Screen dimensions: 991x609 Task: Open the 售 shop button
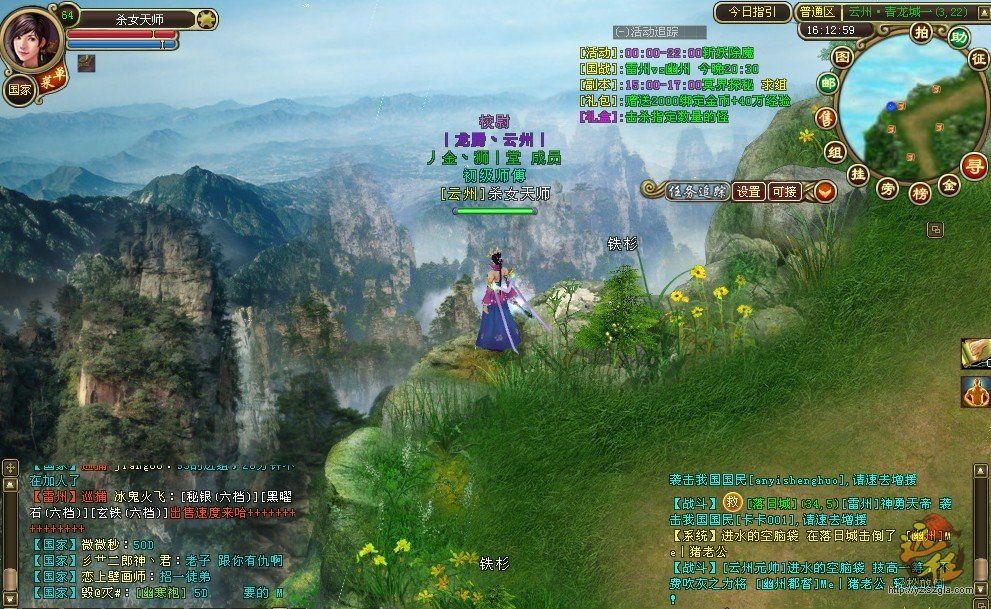point(826,118)
